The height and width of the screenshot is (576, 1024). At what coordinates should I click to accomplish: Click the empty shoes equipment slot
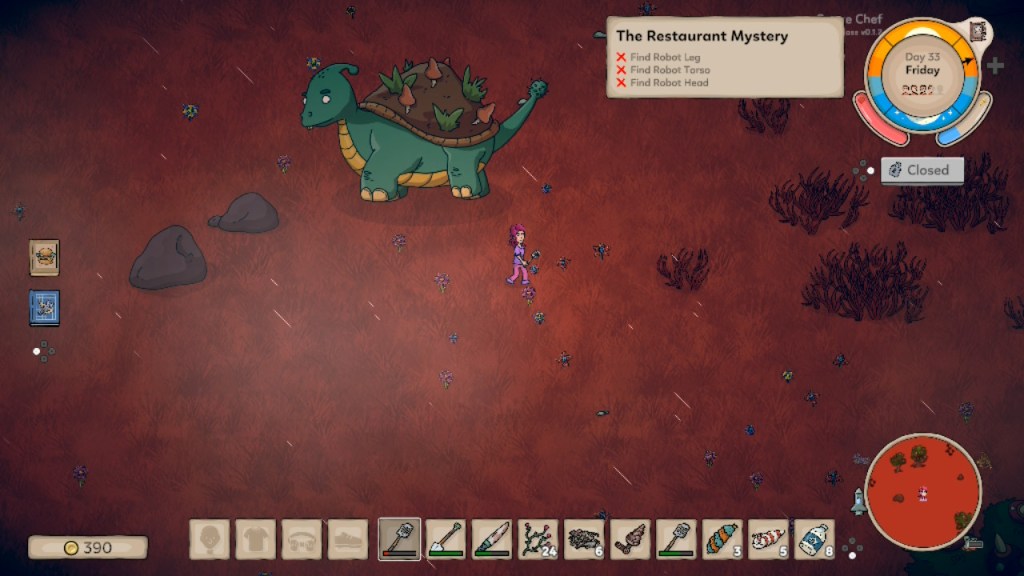[x=348, y=539]
